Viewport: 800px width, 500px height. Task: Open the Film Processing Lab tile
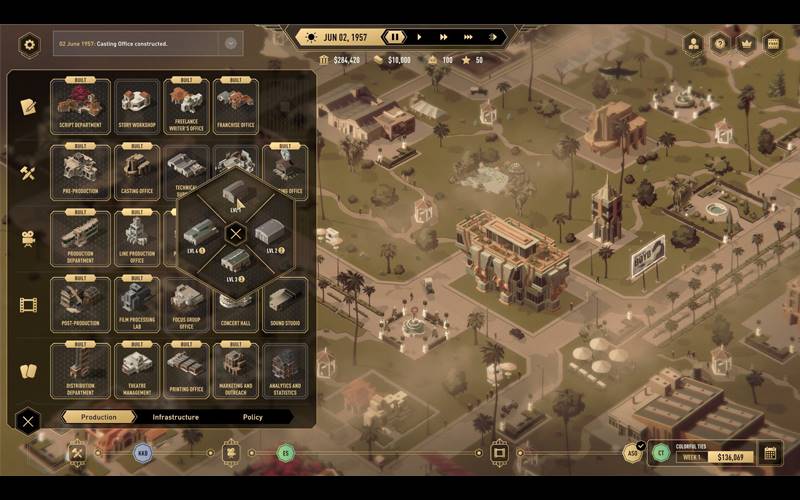pyautogui.click(x=136, y=304)
